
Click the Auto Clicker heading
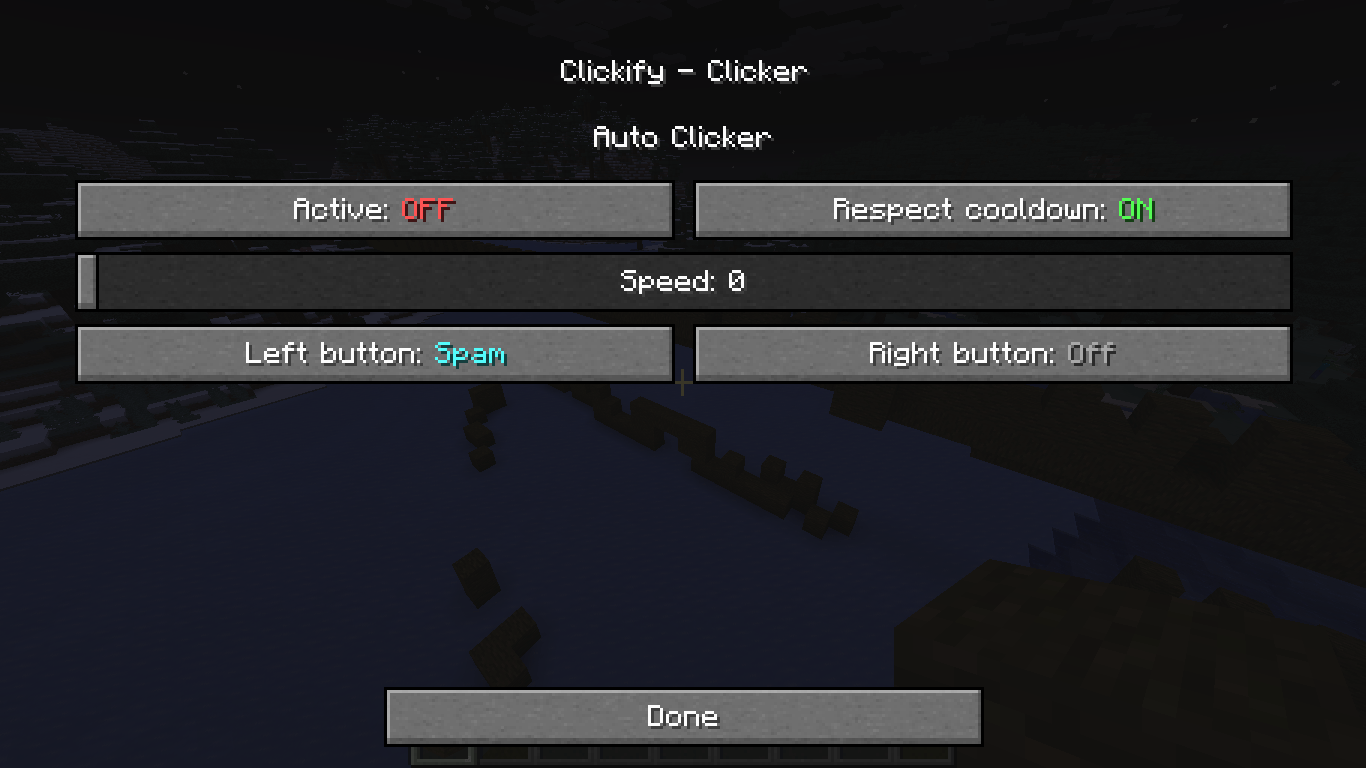(x=683, y=137)
